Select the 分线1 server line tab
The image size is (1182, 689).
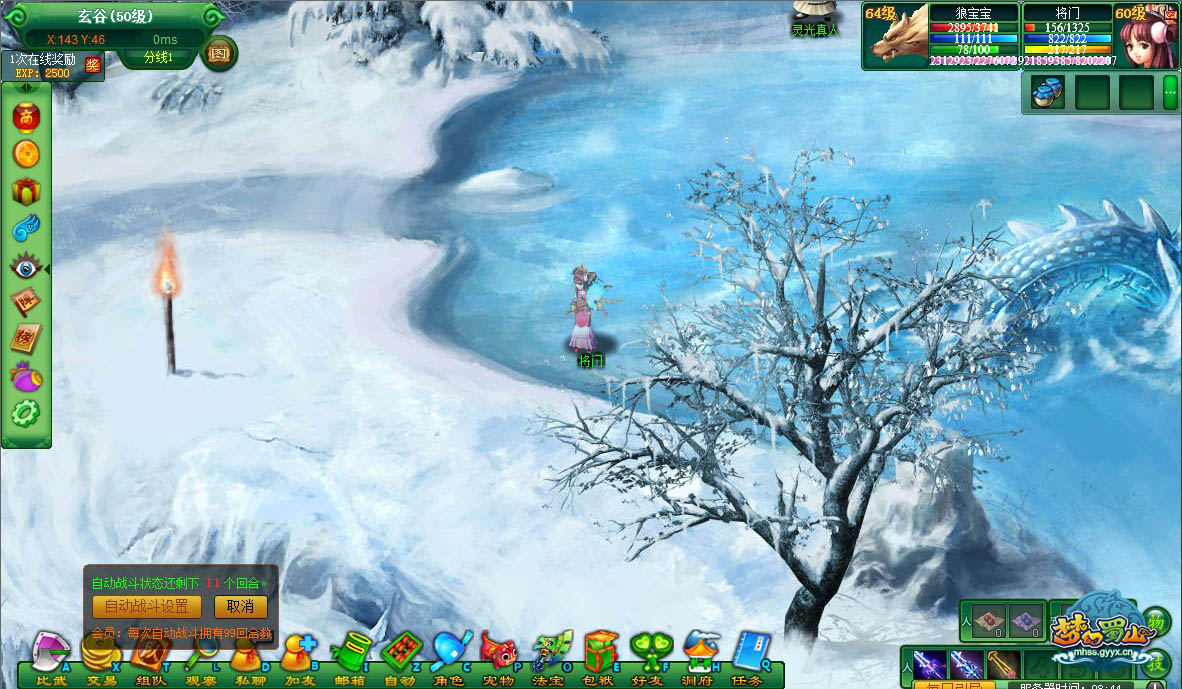point(158,58)
